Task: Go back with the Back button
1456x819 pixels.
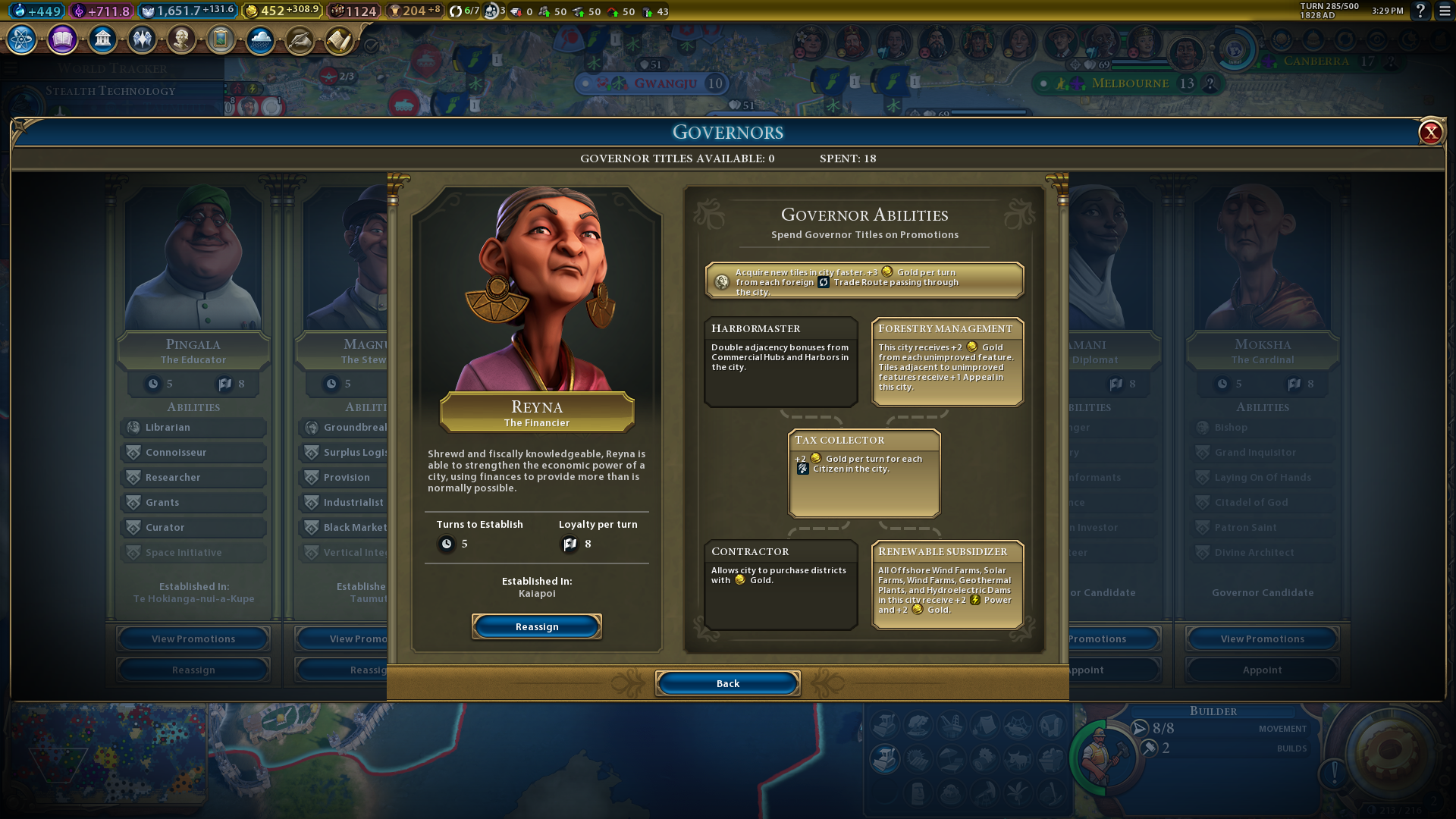Action: (727, 683)
